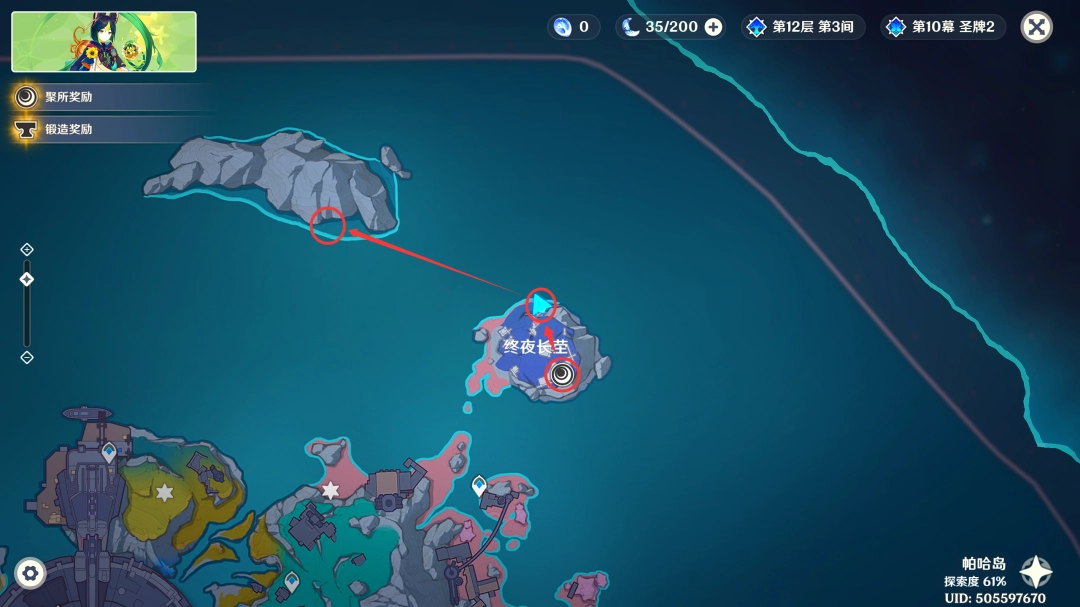Open the 第10幕 圣牌2 theater progress
Screen dimensions: 1080x607
click(x=942, y=27)
